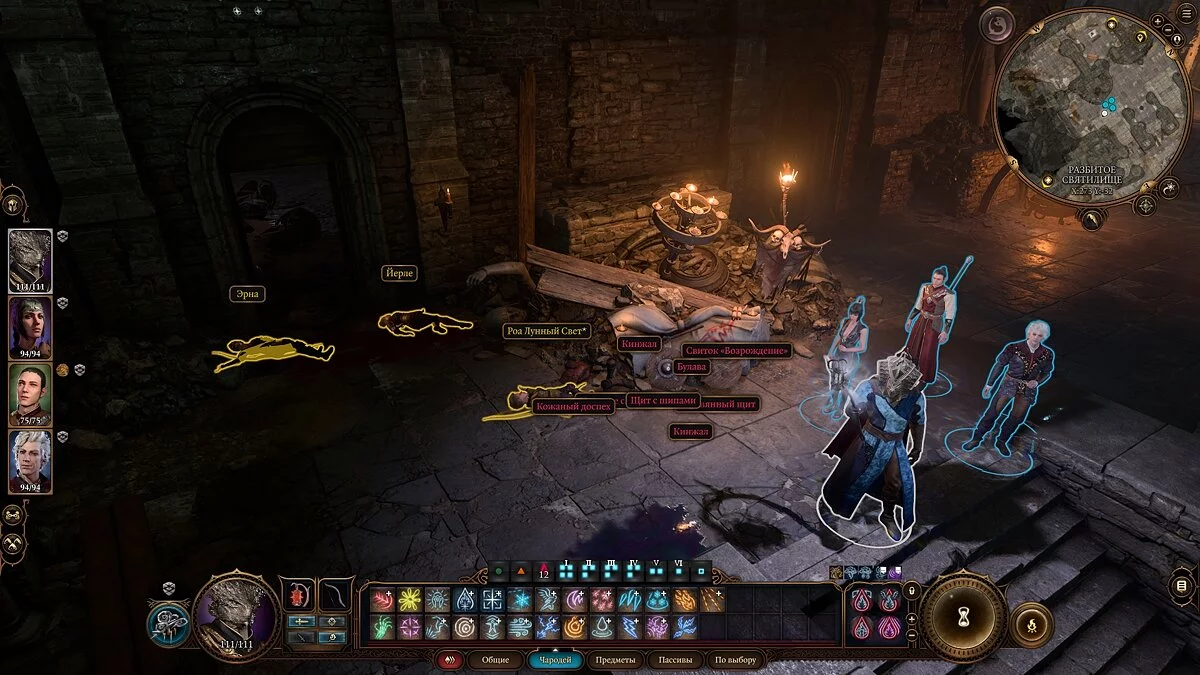Viewport: 1200px width, 675px height.
Task: Select the 75/75 health companion portrait
Action: pos(30,392)
